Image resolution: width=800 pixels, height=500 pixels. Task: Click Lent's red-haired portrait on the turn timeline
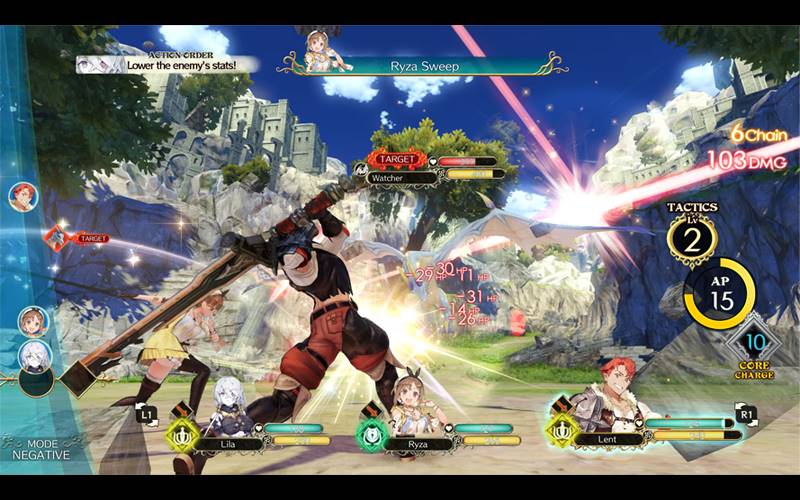click(23, 196)
